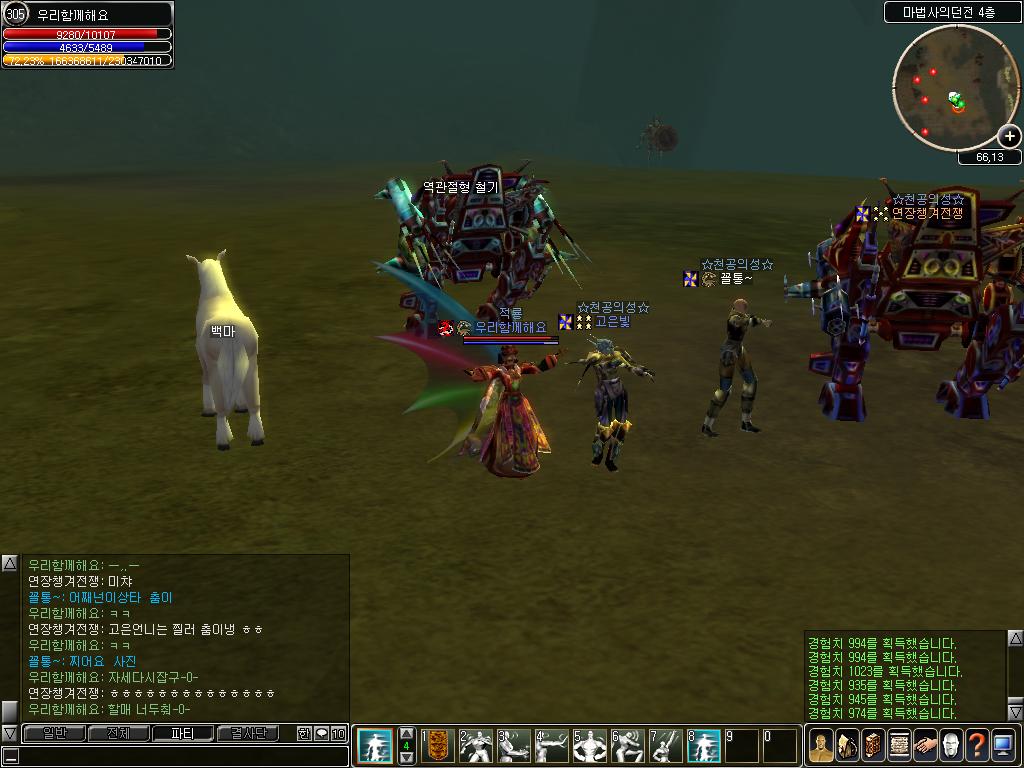The image size is (1024, 768).
Task: Activate the glowing figure skill in slot 8
Action: coord(704,745)
